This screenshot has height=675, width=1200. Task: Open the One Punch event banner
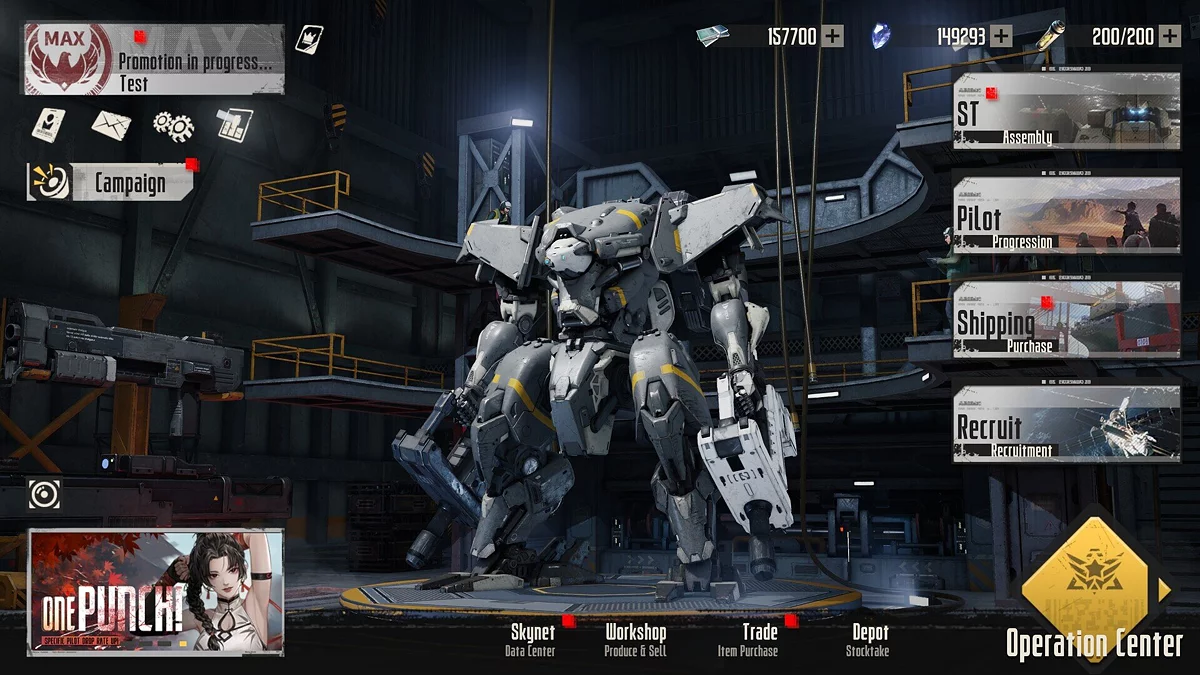[156, 592]
